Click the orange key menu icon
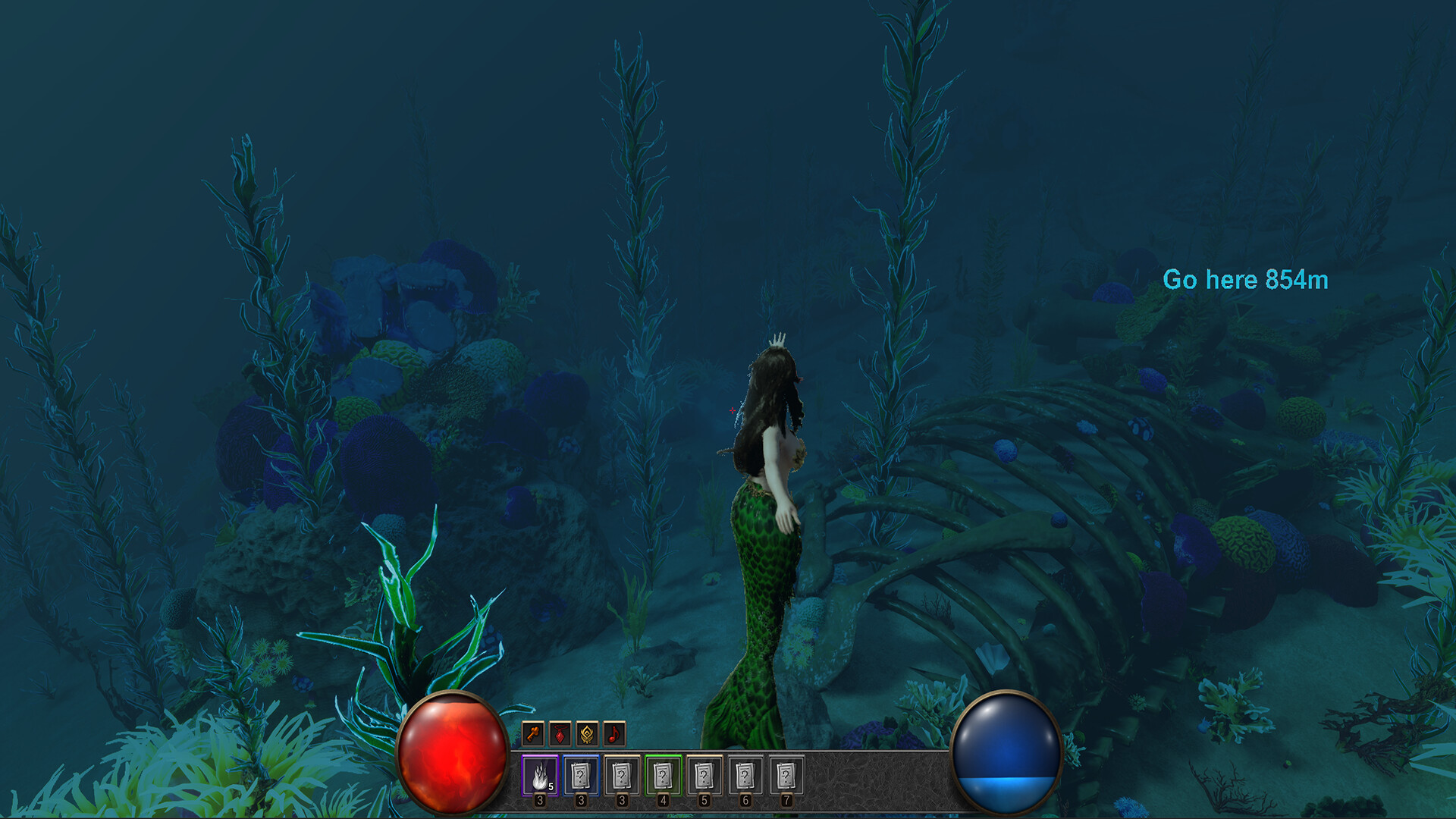Image resolution: width=1456 pixels, height=819 pixels. point(532,734)
